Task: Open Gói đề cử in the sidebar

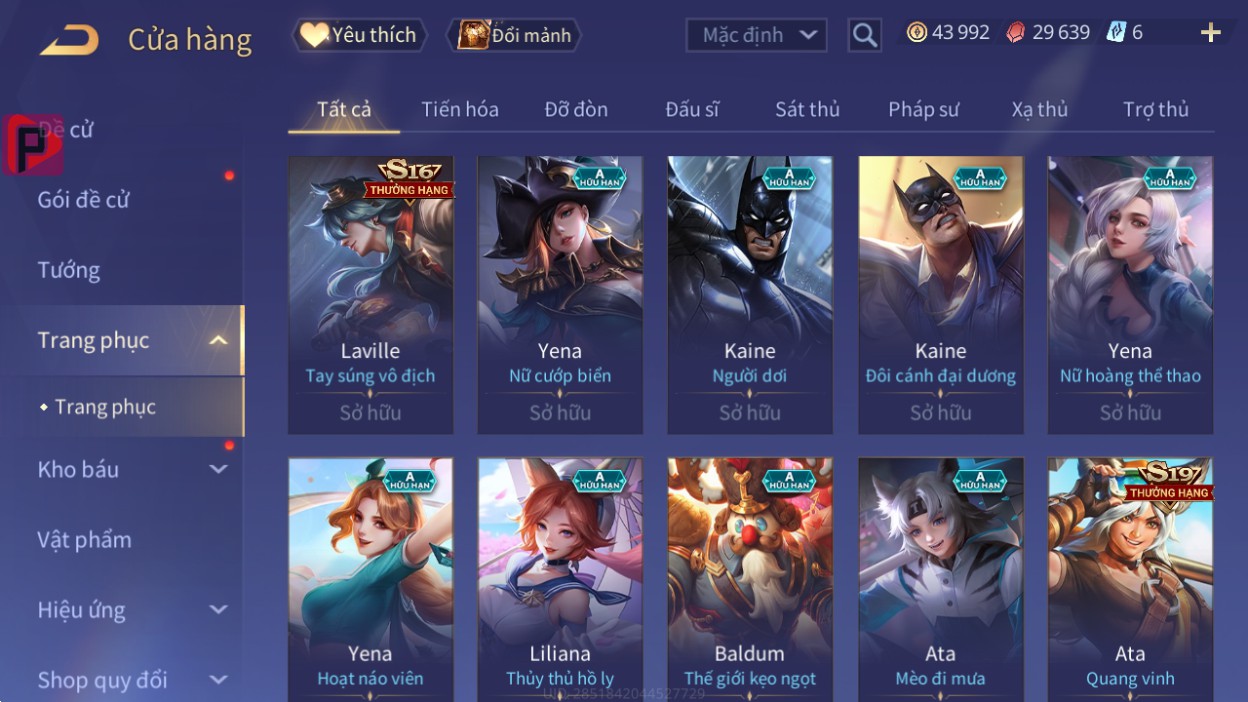Action: tap(84, 199)
